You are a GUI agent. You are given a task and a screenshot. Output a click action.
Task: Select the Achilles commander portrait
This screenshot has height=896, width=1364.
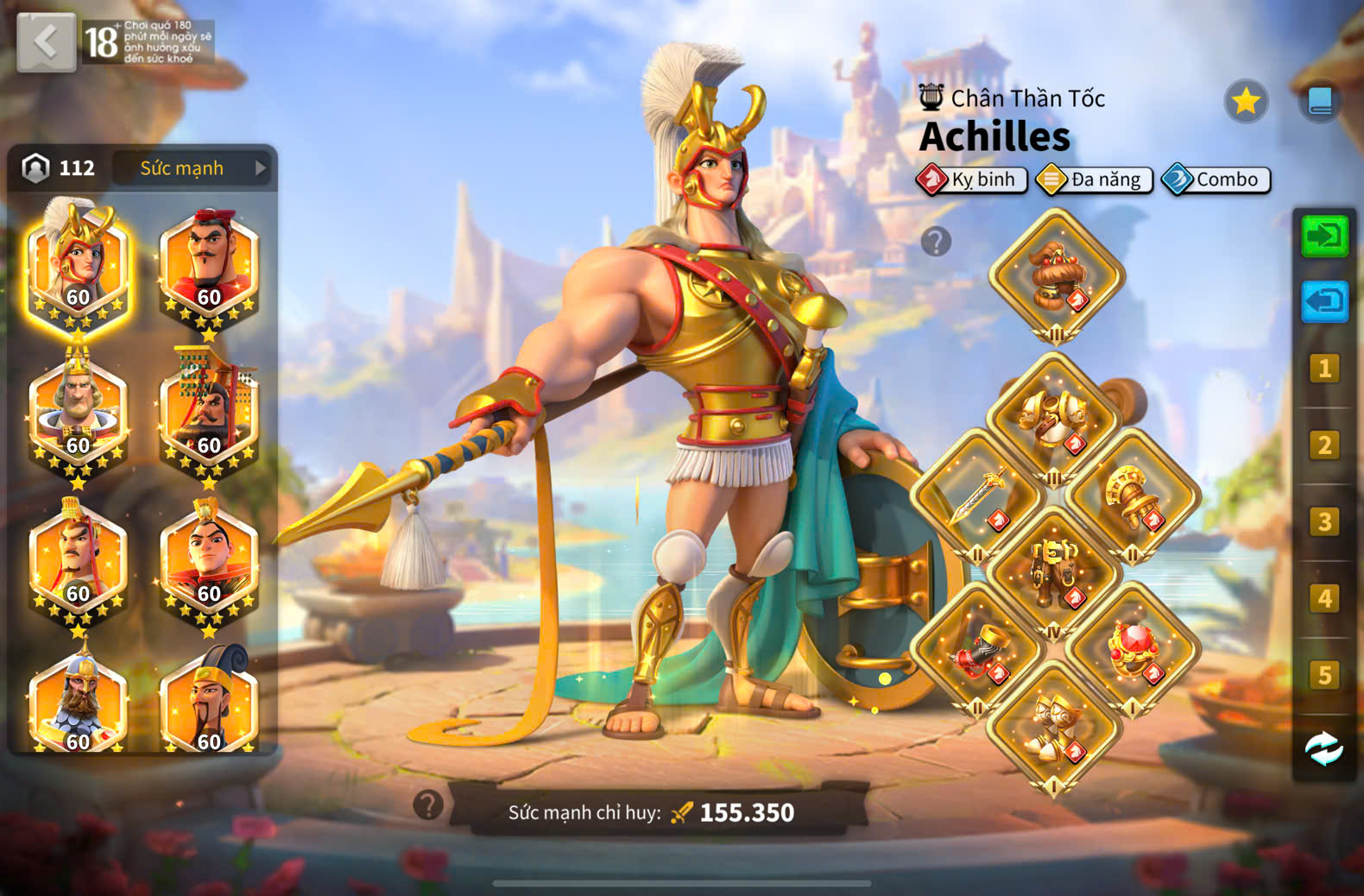coord(78,264)
